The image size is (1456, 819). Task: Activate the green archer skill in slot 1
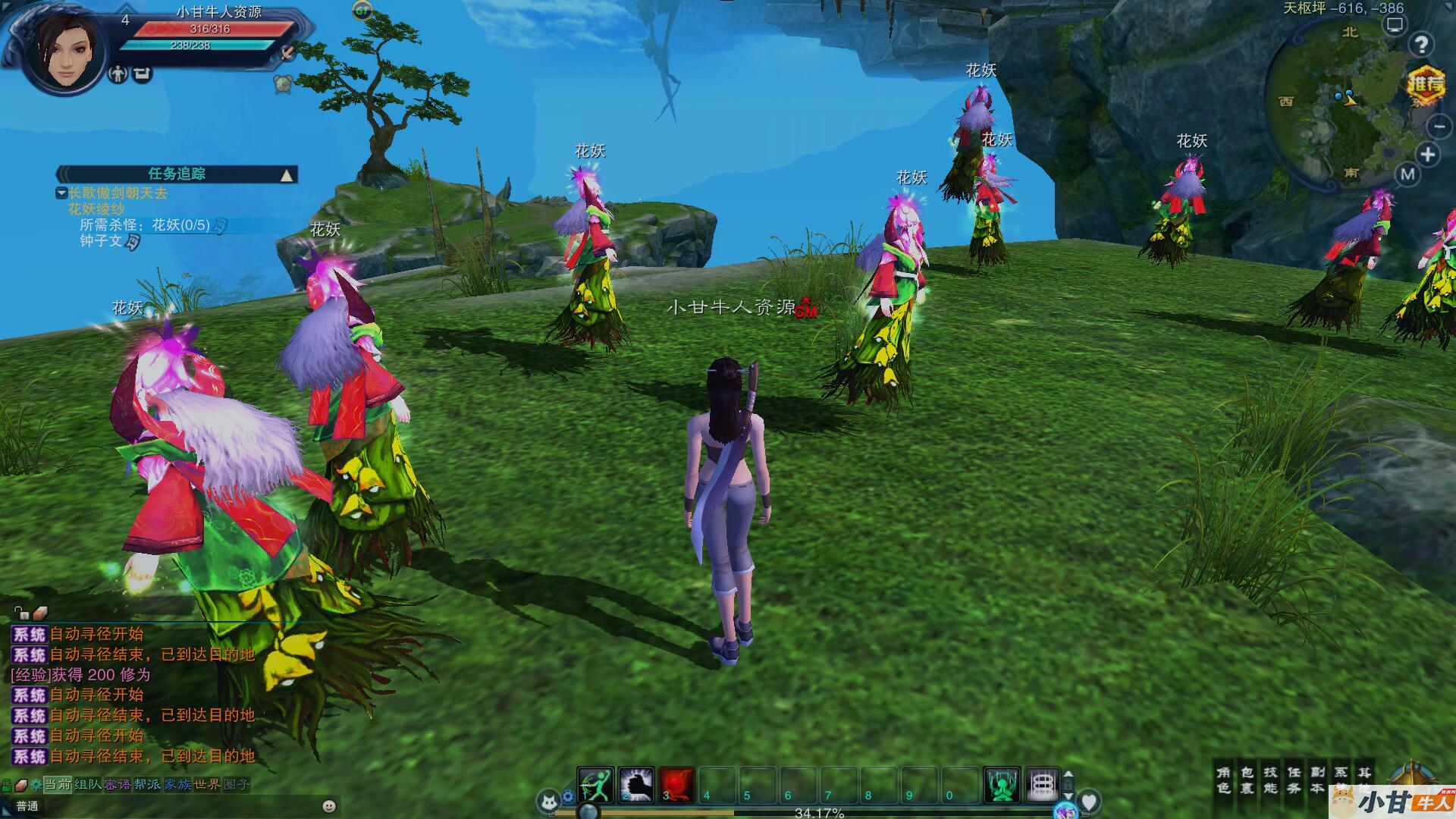pyautogui.click(x=595, y=785)
